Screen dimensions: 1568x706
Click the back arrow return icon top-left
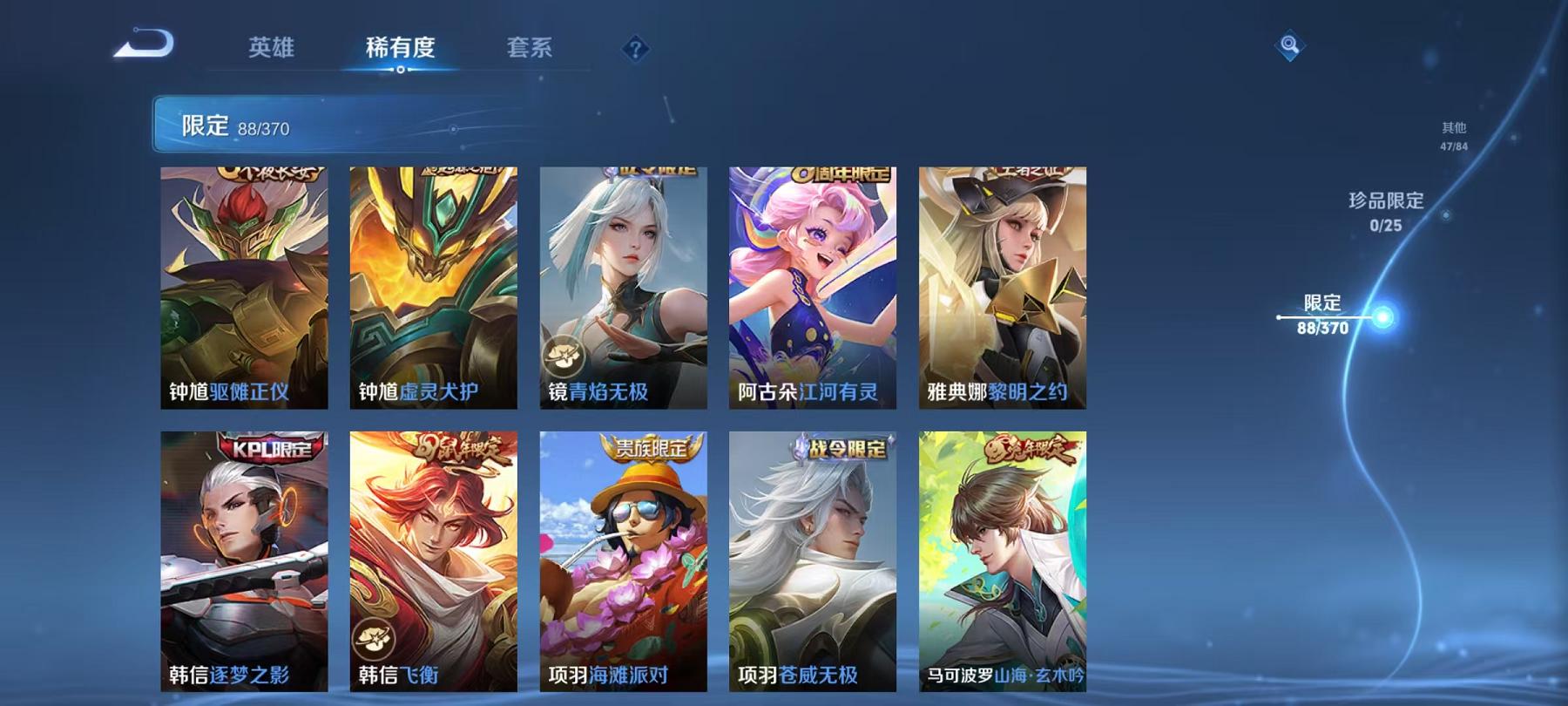coord(144,42)
